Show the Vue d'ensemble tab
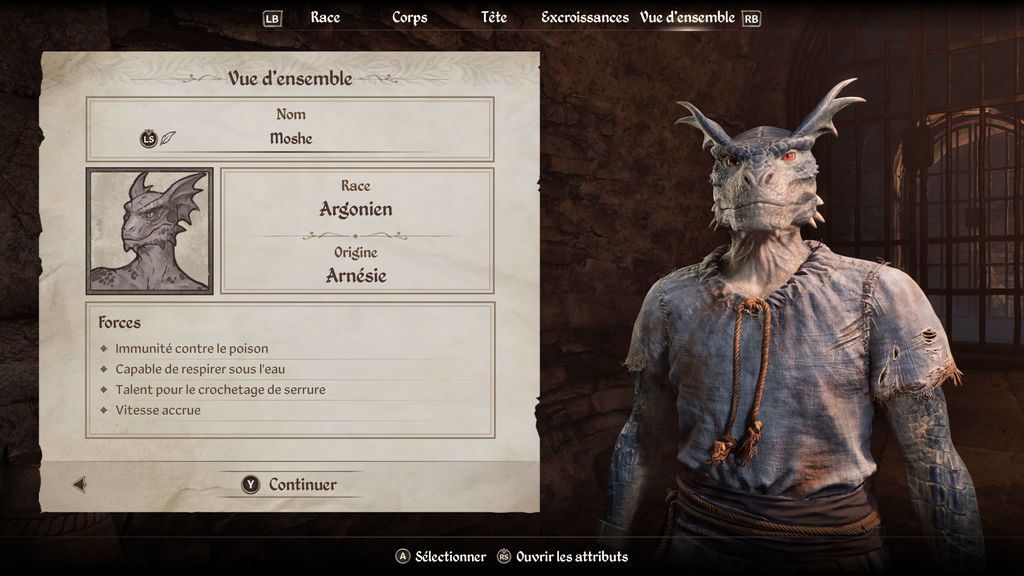The width and height of the screenshot is (1024, 576). tap(687, 17)
